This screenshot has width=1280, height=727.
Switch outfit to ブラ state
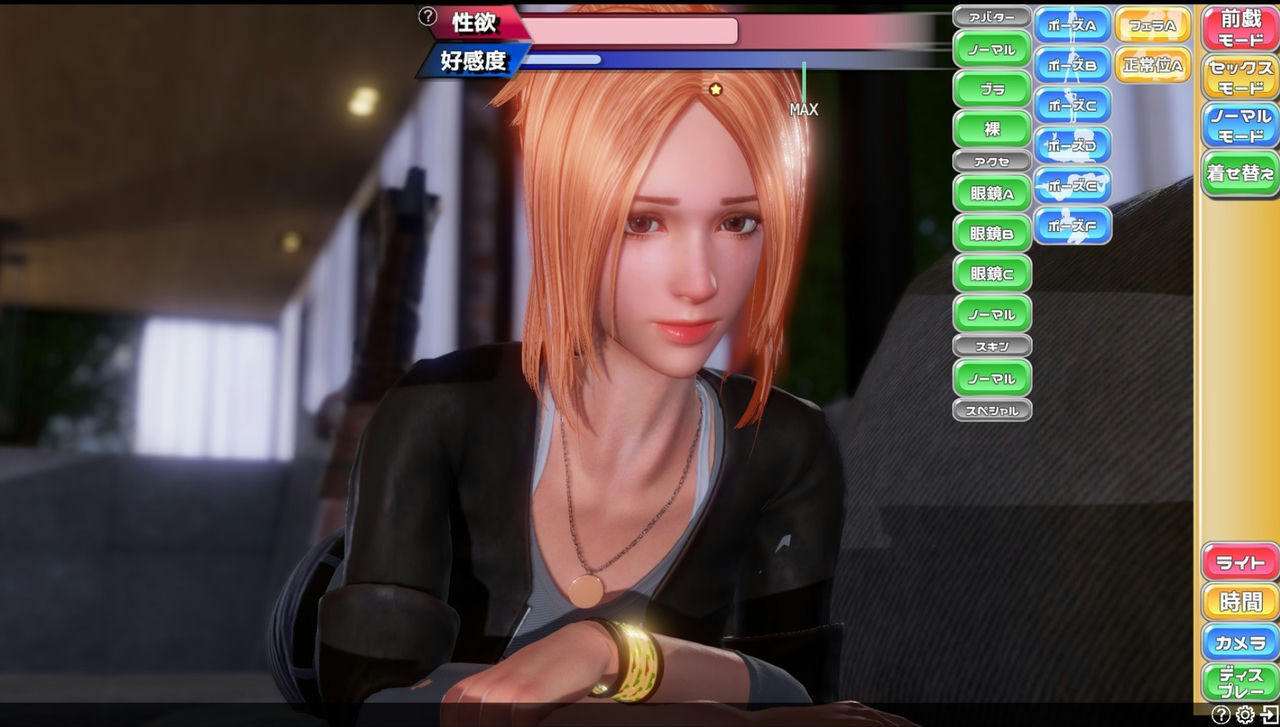click(x=991, y=88)
